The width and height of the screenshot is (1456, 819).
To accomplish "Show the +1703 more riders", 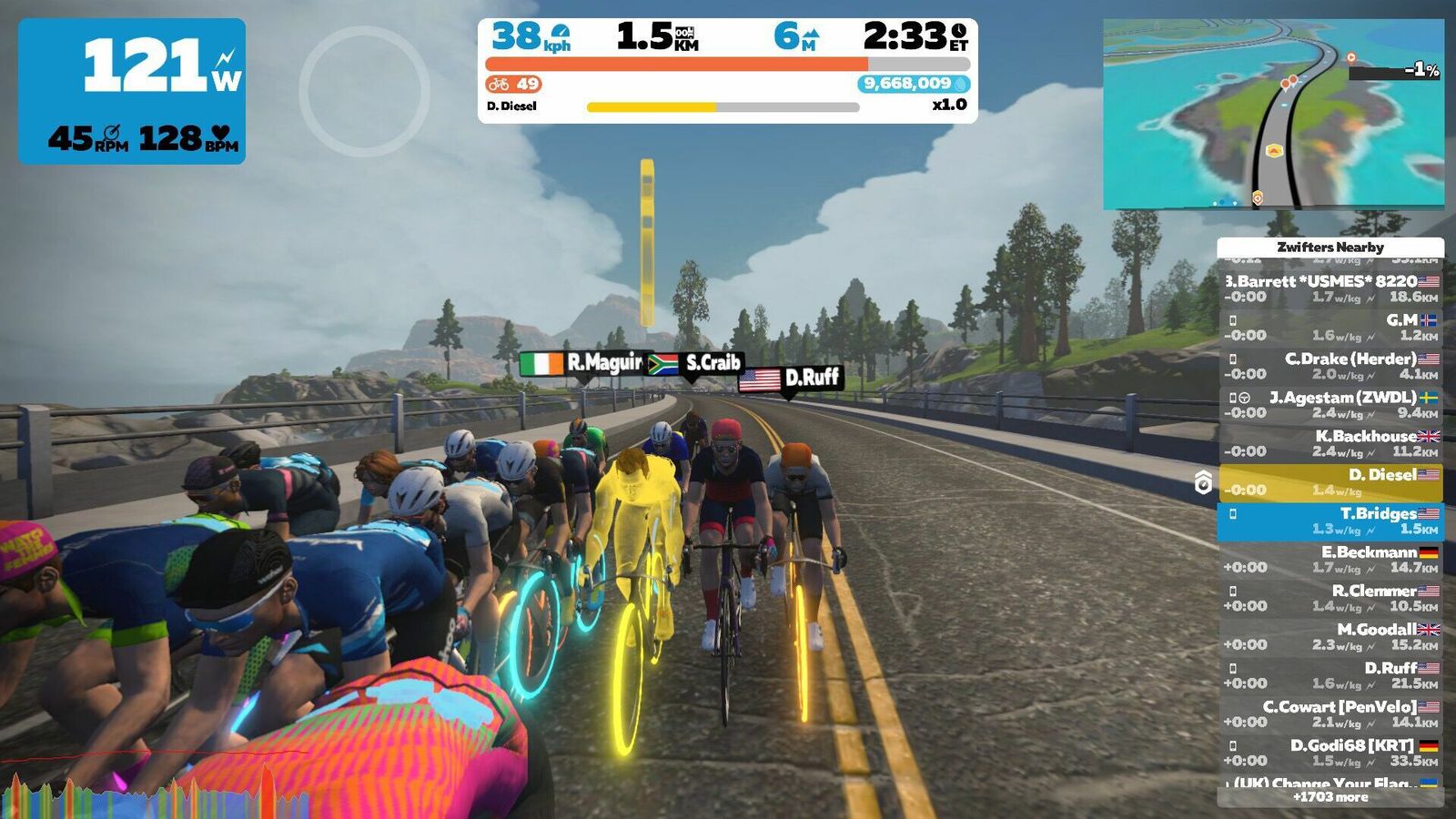I will click(x=1330, y=797).
